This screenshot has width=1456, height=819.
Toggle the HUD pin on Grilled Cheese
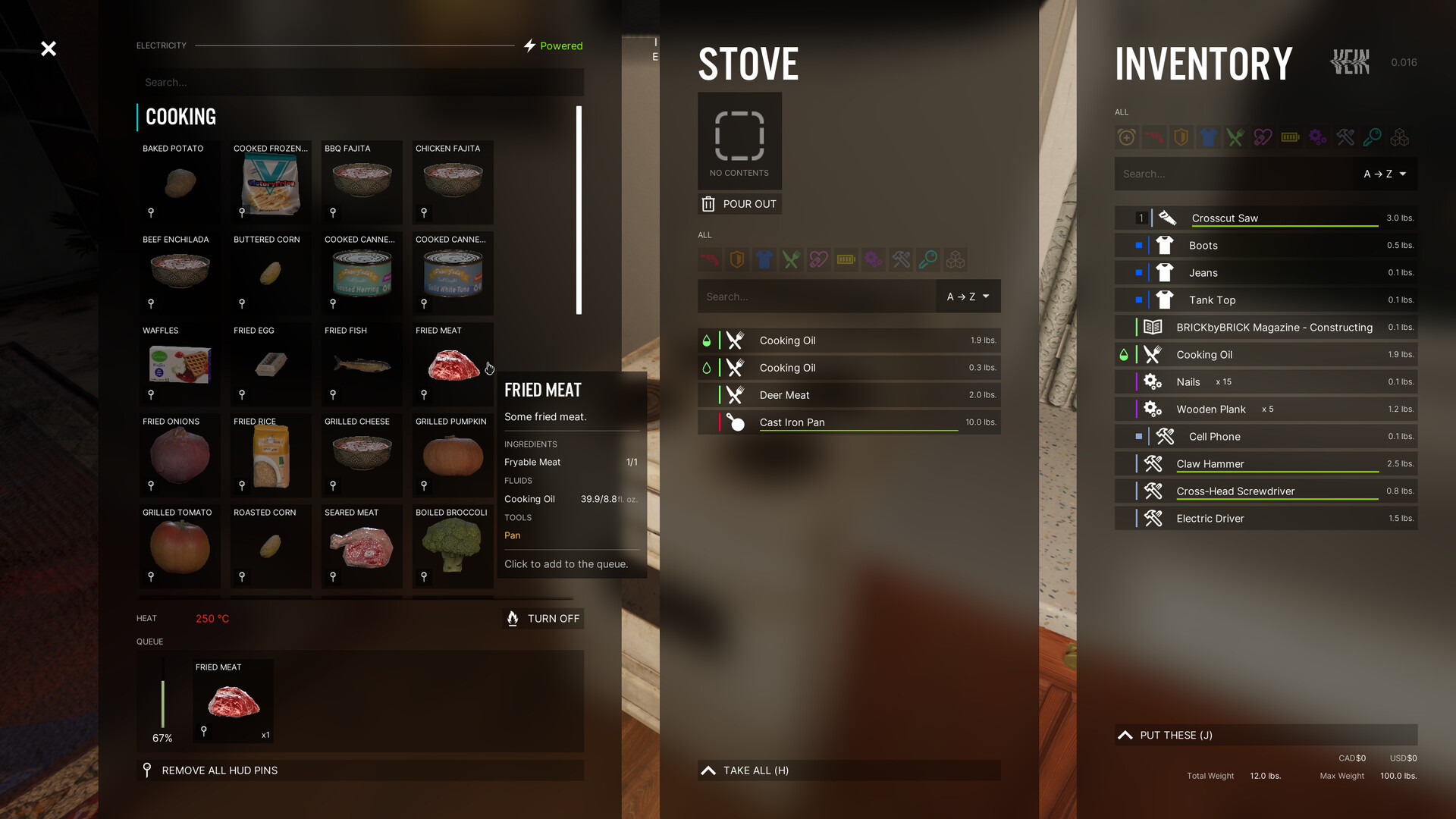(x=332, y=485)
